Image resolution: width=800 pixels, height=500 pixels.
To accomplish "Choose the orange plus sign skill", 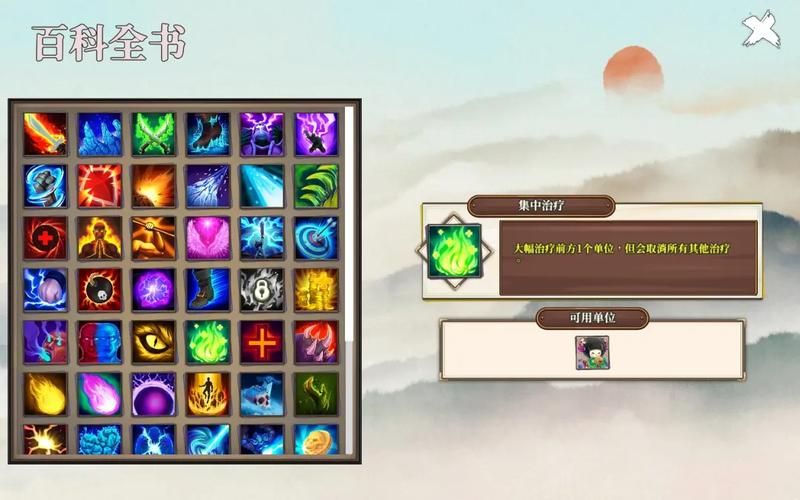I will [x=262, y=342].
